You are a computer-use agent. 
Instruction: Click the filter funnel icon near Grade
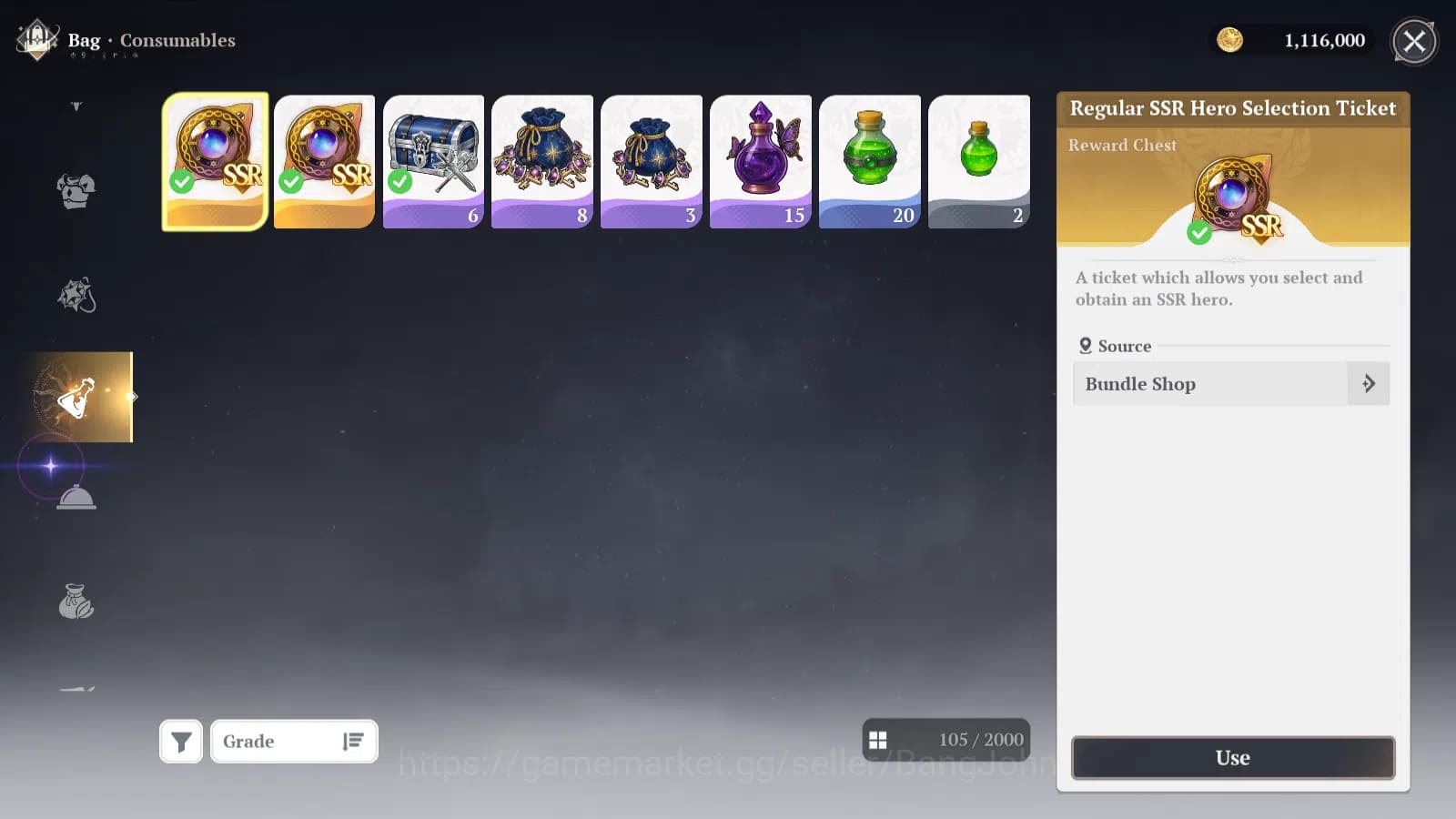(x=180, y=741)
